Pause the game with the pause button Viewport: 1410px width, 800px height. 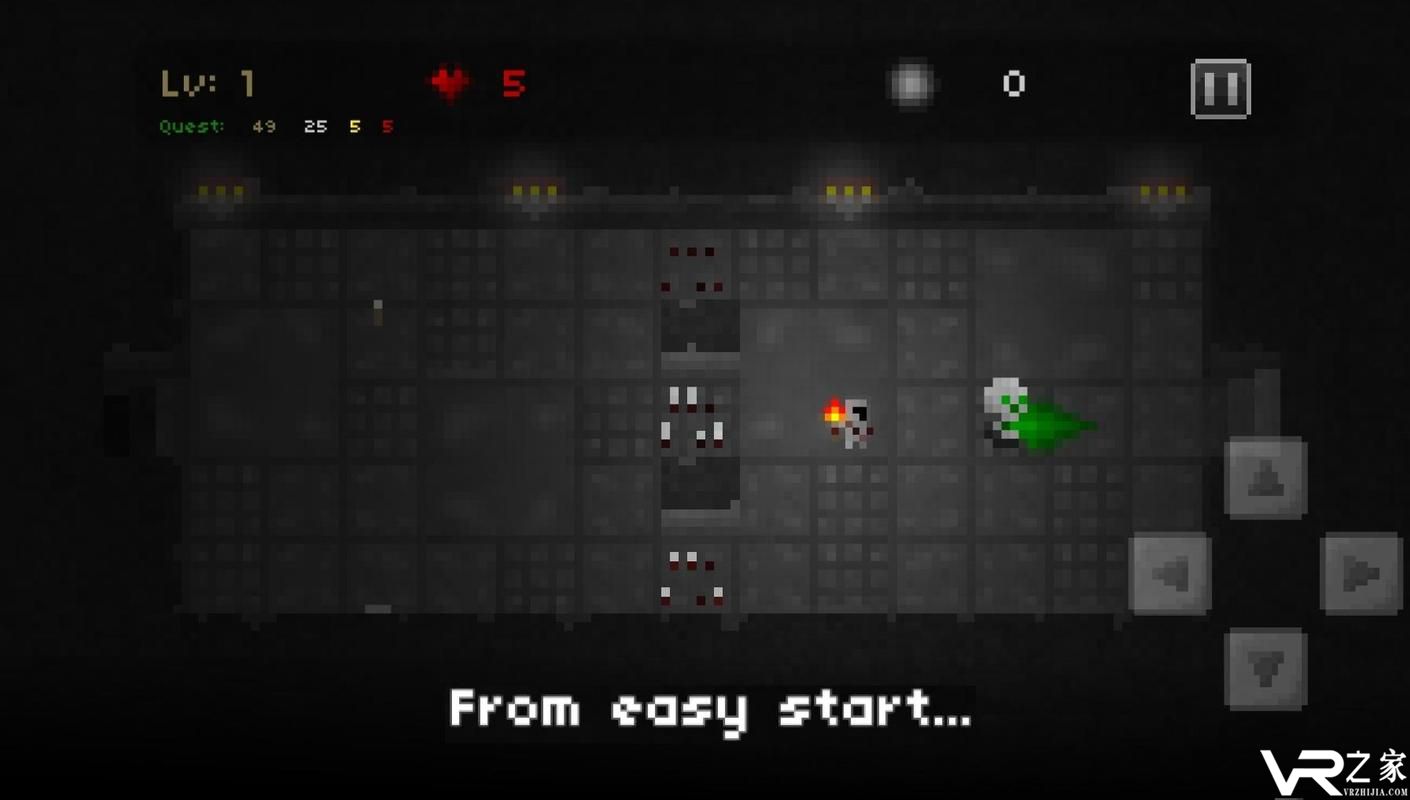[x=1220, y=89]
